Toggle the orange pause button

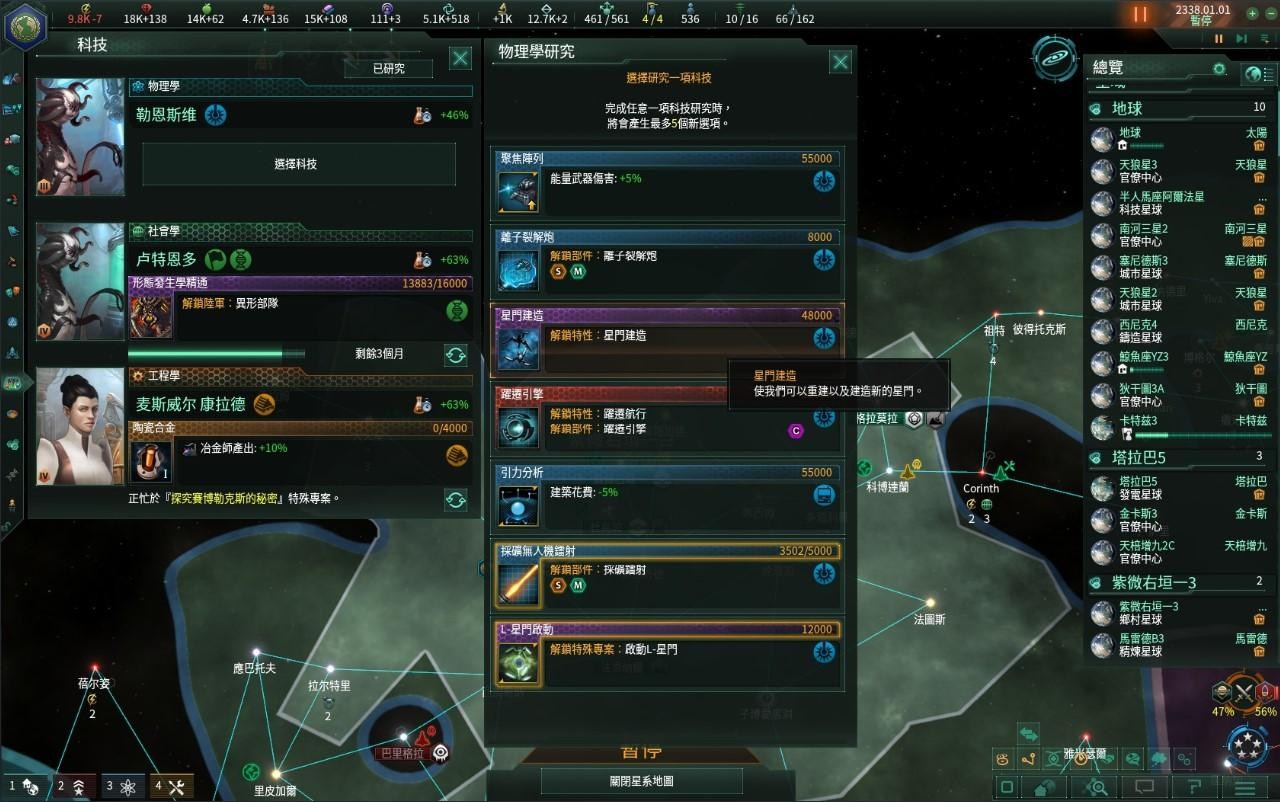[x=1140, y=14]
